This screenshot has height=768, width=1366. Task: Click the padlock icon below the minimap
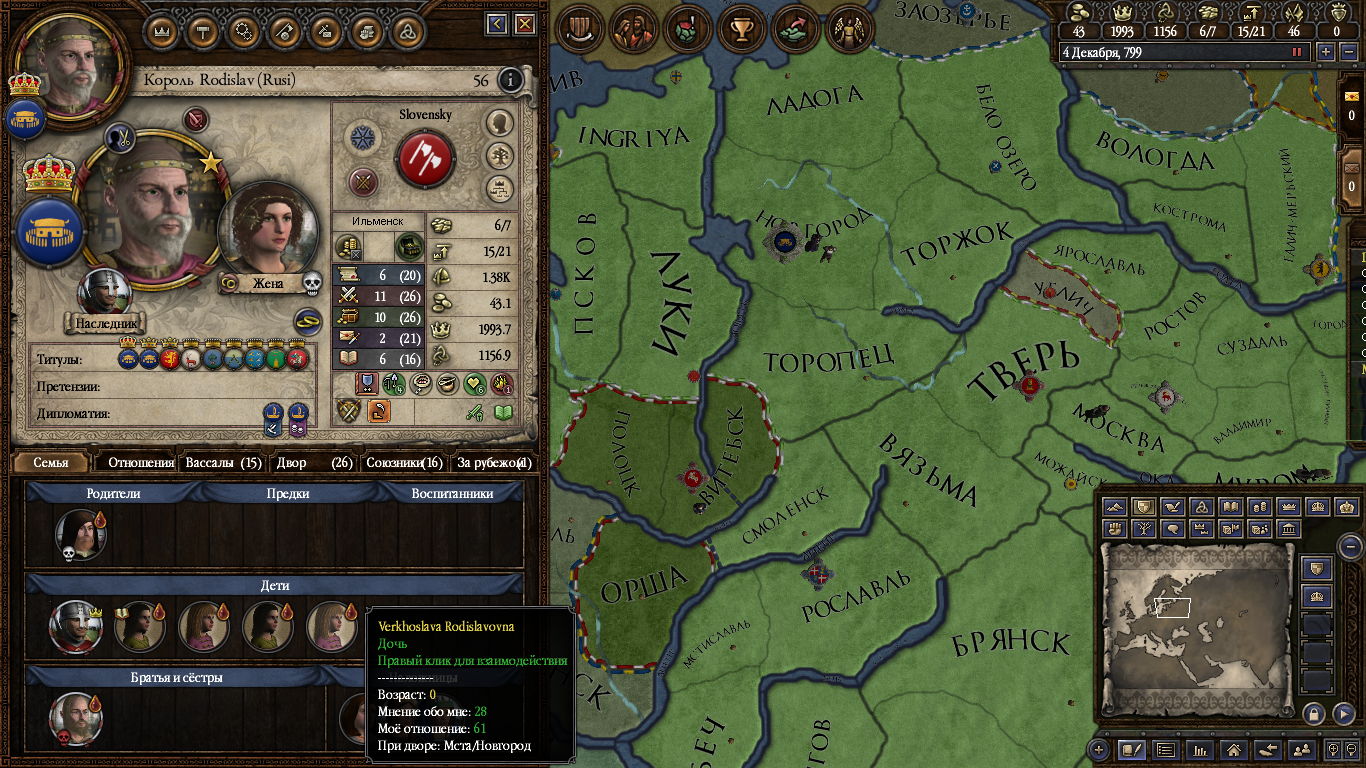click(x=1314, y=713)
